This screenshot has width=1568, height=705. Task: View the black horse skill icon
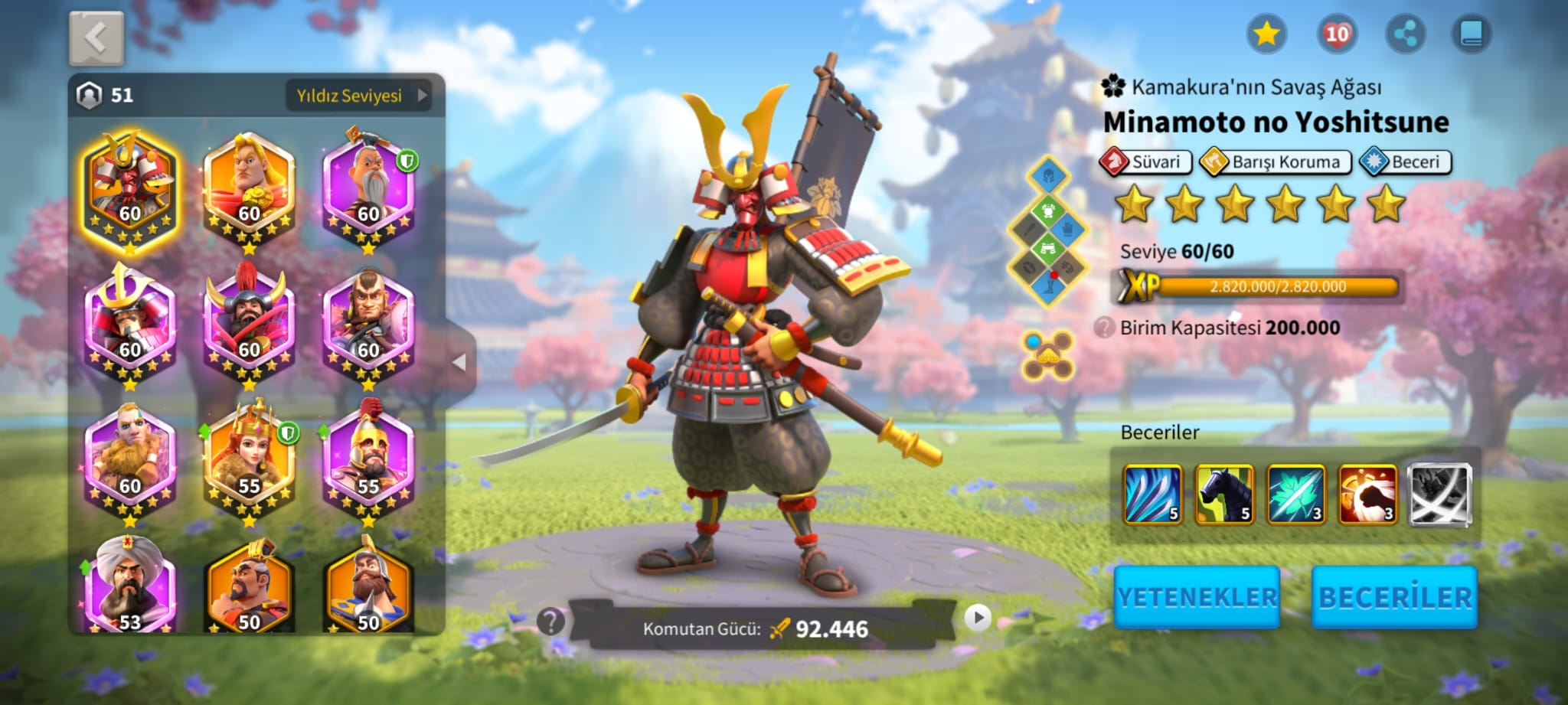[x=1224, y=494]
